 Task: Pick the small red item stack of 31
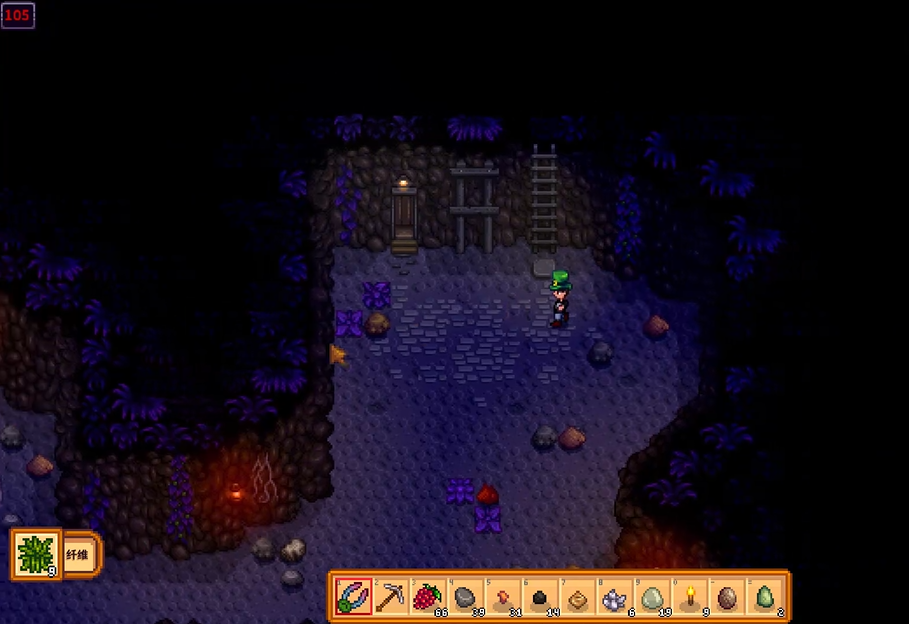pyautogui.click(x=501, y=596)
